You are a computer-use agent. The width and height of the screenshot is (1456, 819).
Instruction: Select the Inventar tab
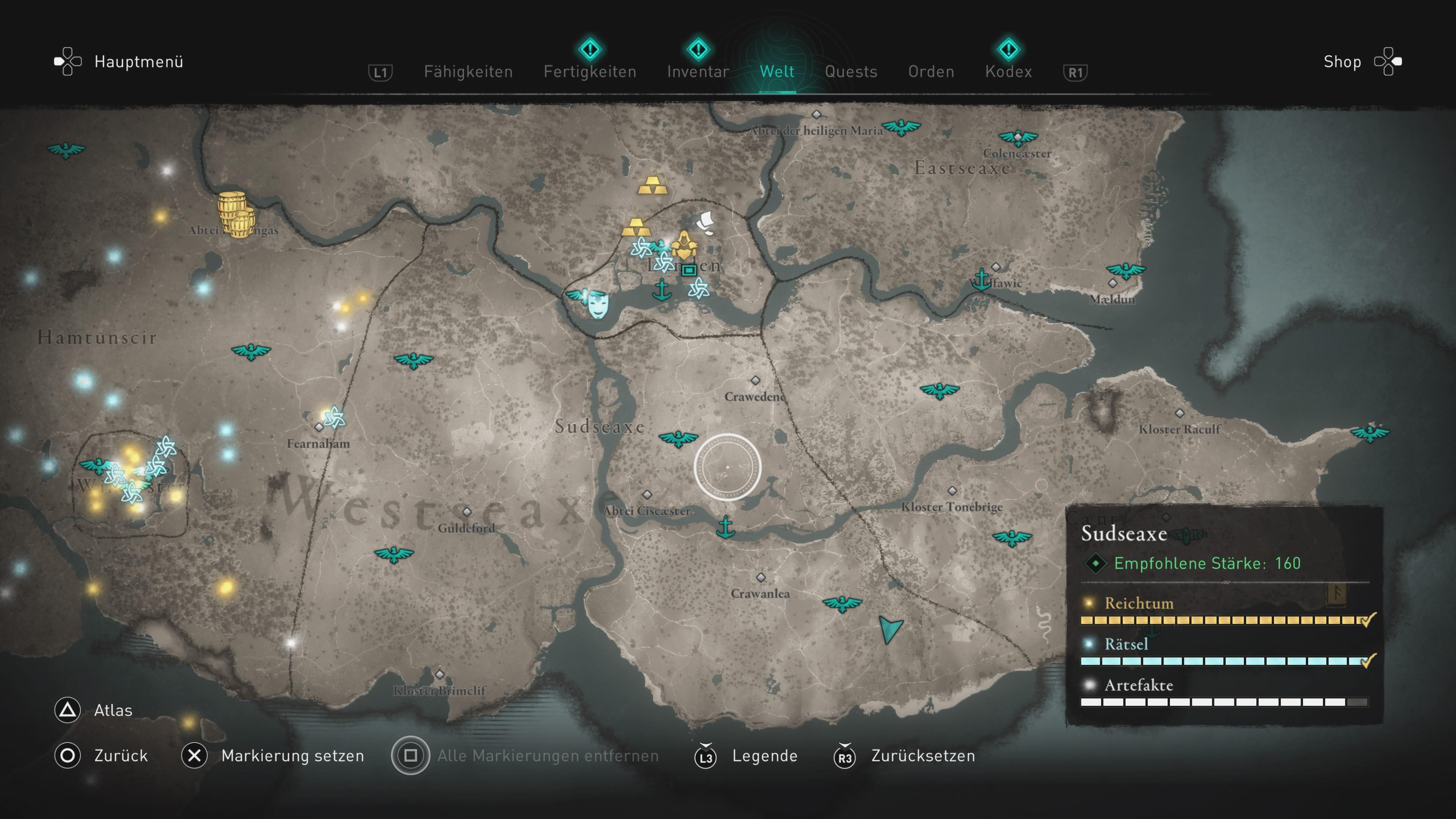tap(698, 72)
